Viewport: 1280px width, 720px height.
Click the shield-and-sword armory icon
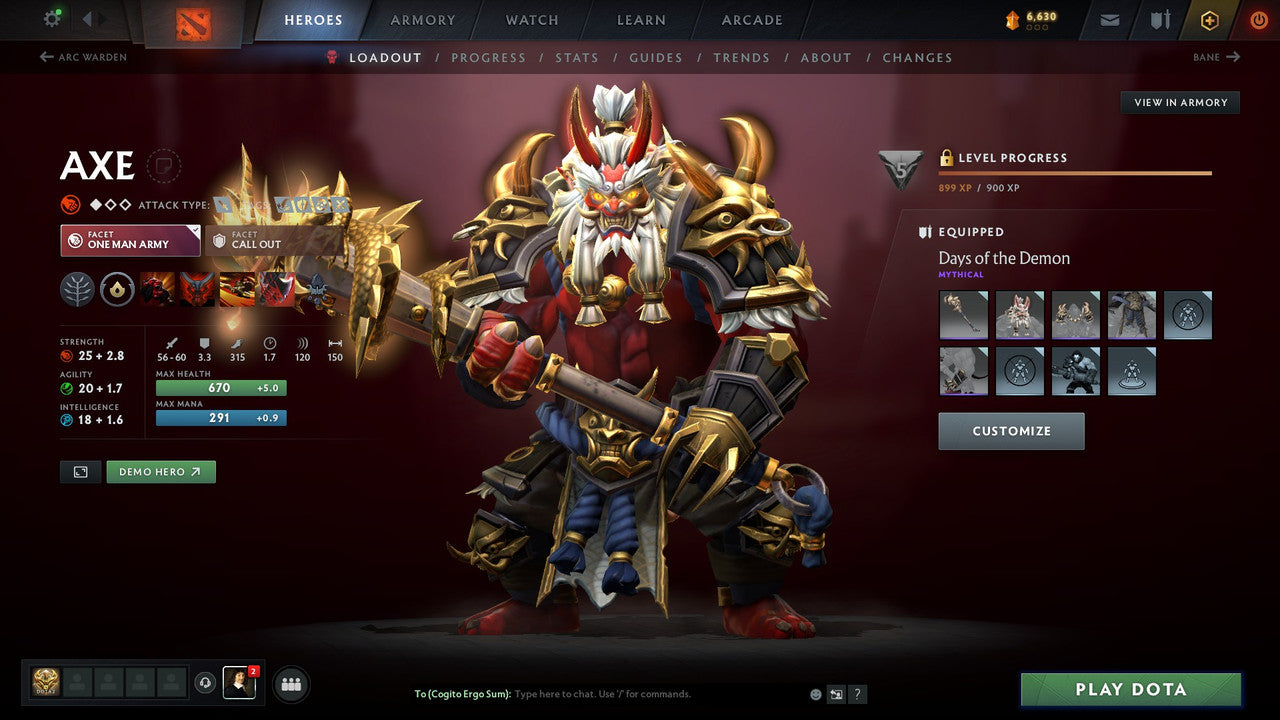[x=1160, y=19]
